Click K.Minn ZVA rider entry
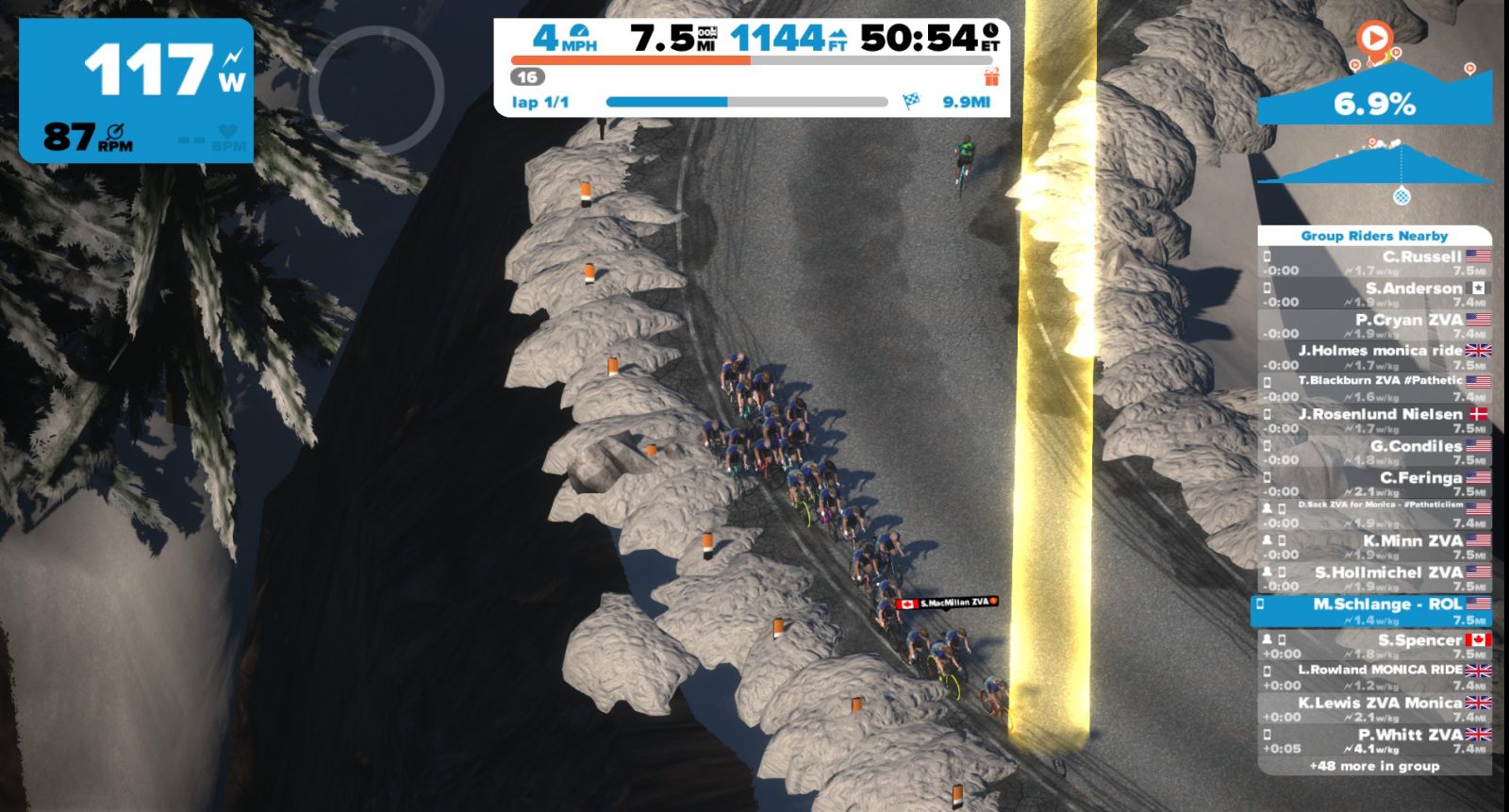 click(x=1375, y=547)
